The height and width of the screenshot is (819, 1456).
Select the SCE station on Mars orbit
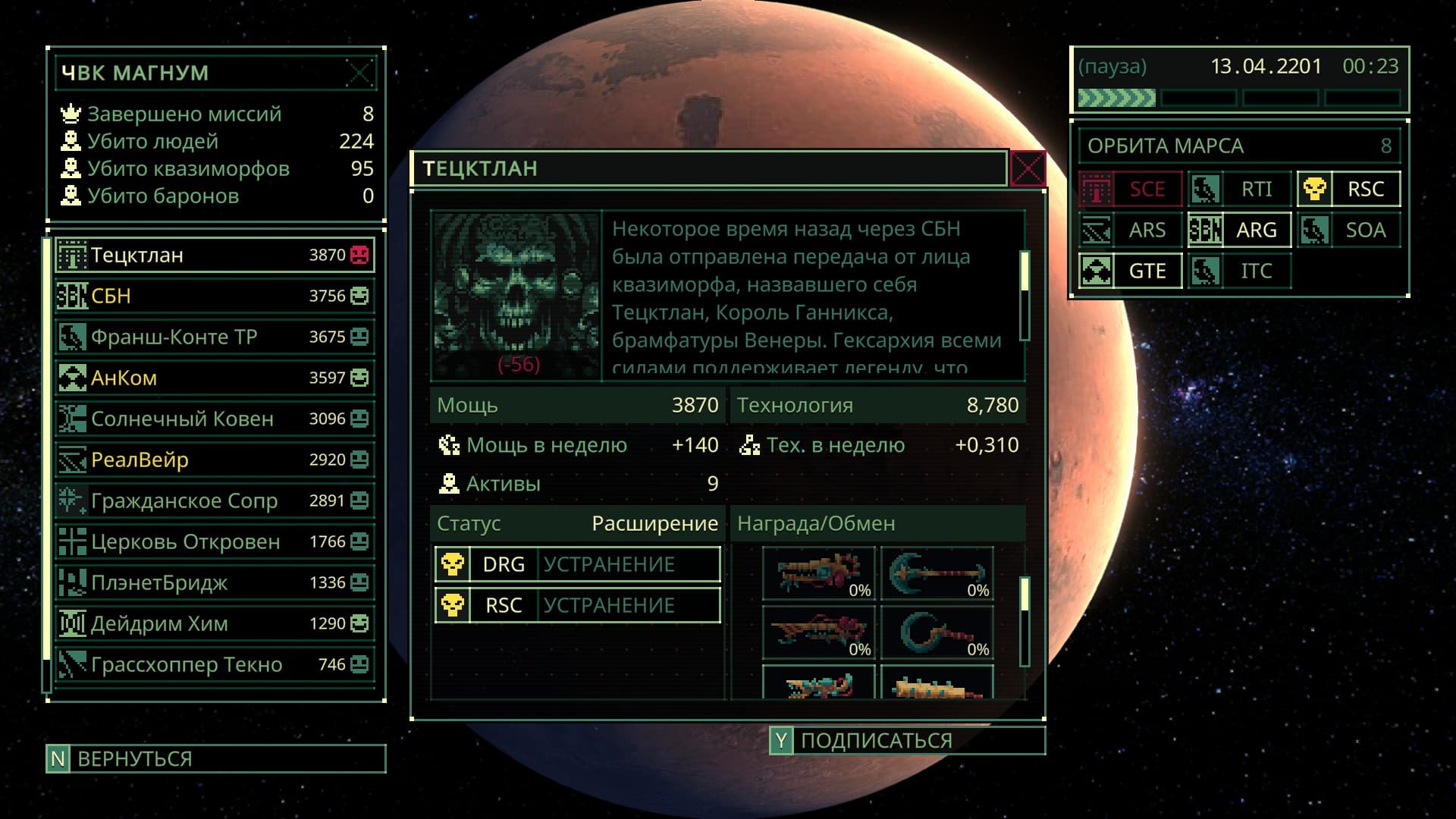tap(1130, 189)
